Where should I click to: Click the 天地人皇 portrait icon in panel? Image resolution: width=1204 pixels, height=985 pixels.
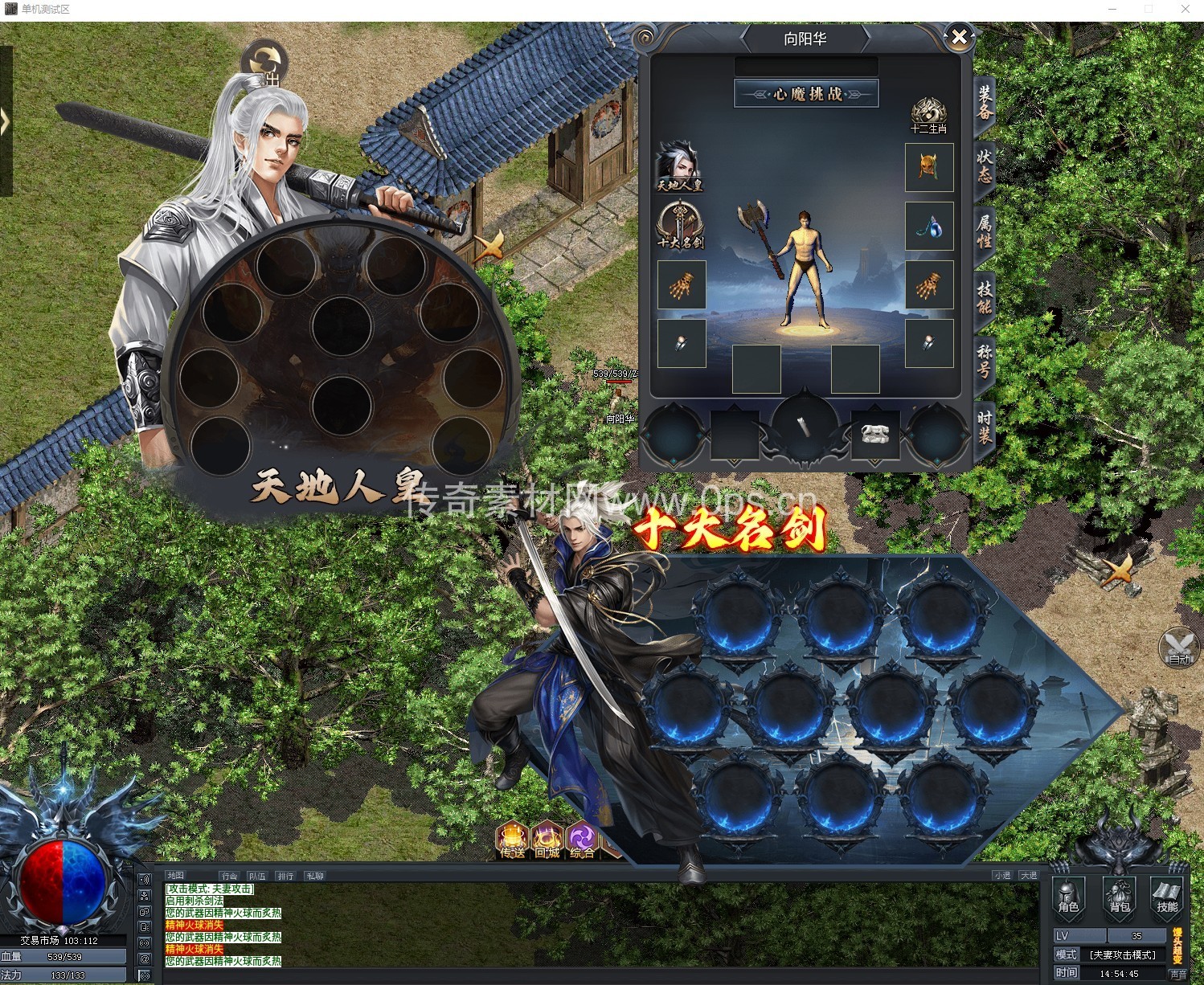[680, 167]
